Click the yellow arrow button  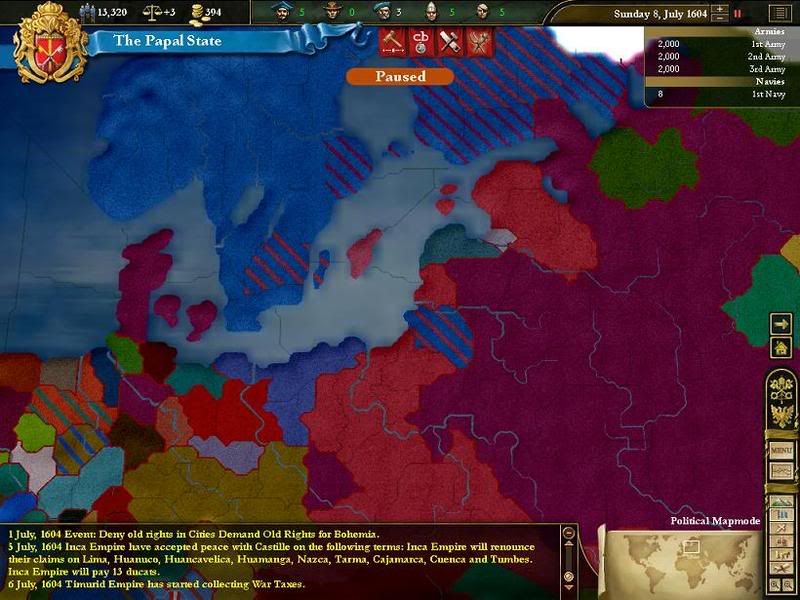click(x=781, y=324)
